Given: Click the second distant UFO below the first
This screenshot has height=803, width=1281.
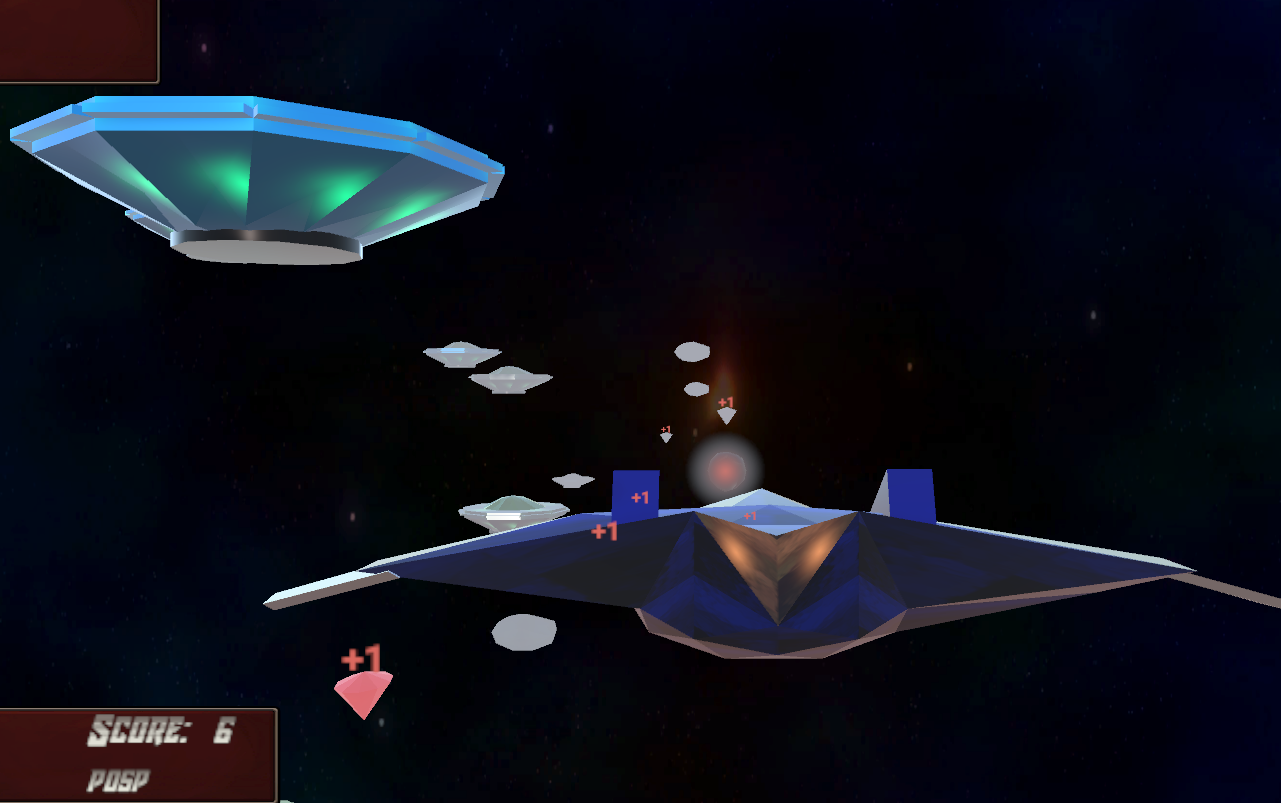Looking at the screenshot, I should pos(513,380).
